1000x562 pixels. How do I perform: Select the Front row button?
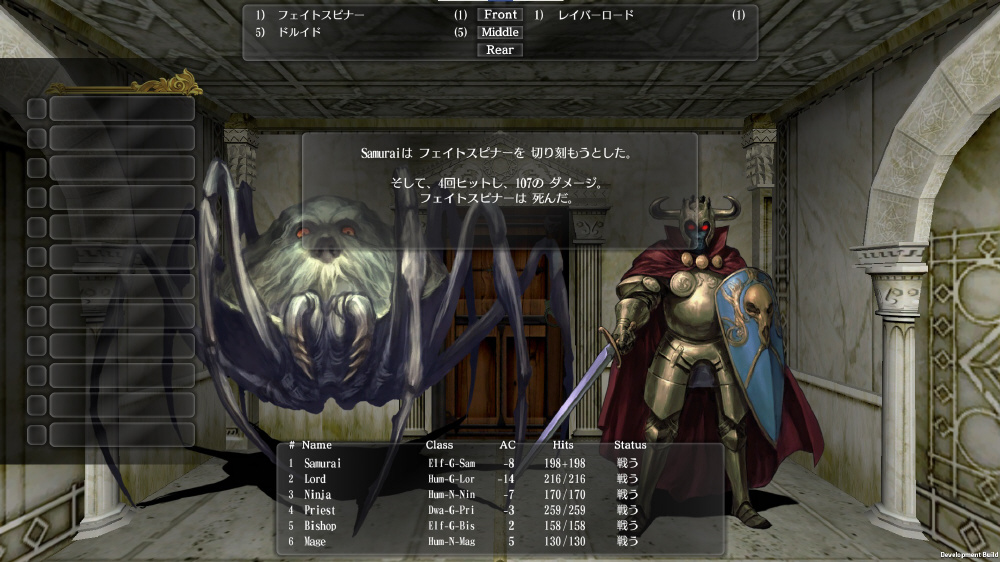pyautogui.click(x=500, y=15)
